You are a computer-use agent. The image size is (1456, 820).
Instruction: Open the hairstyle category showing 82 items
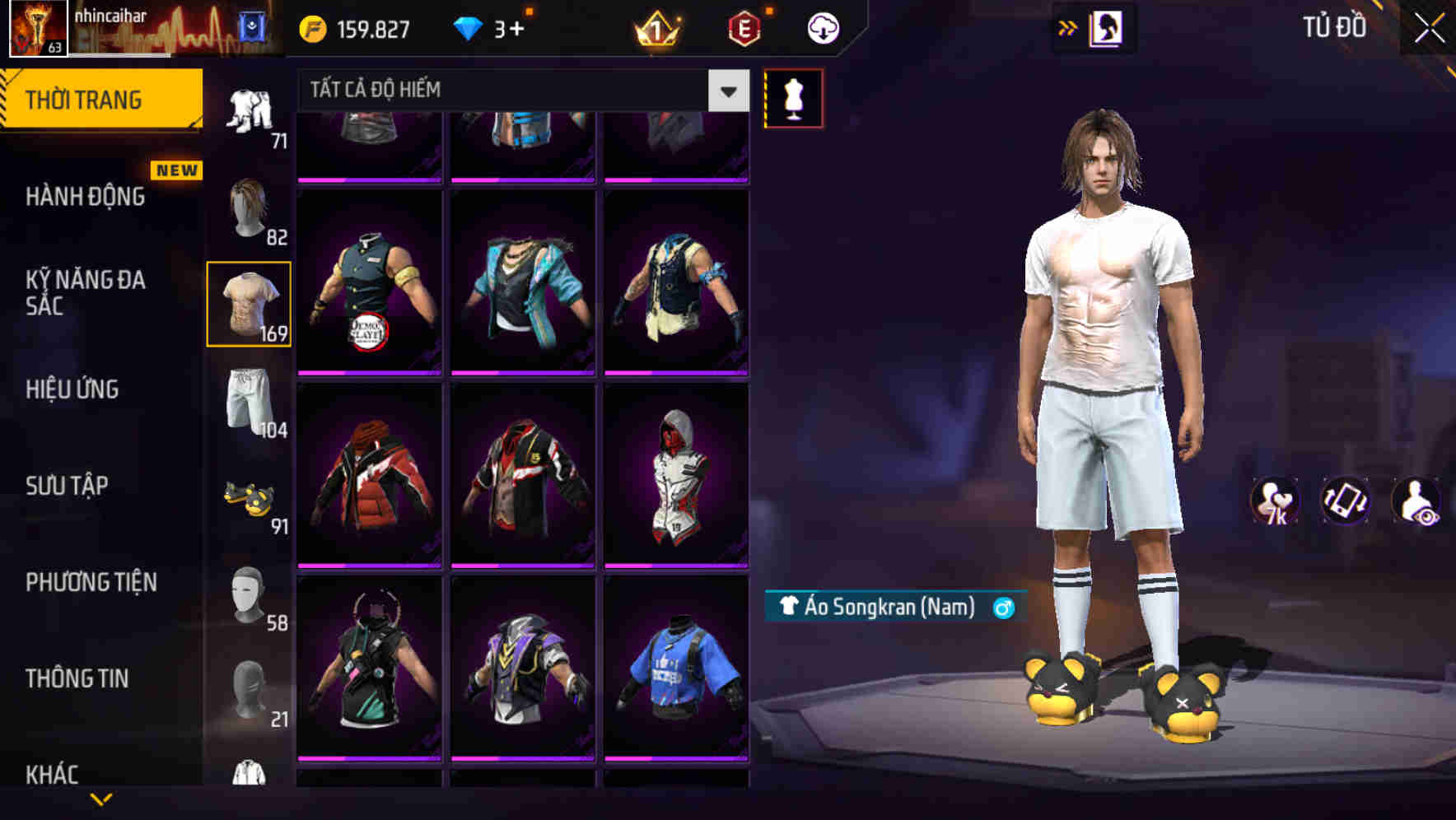[249, 208]
